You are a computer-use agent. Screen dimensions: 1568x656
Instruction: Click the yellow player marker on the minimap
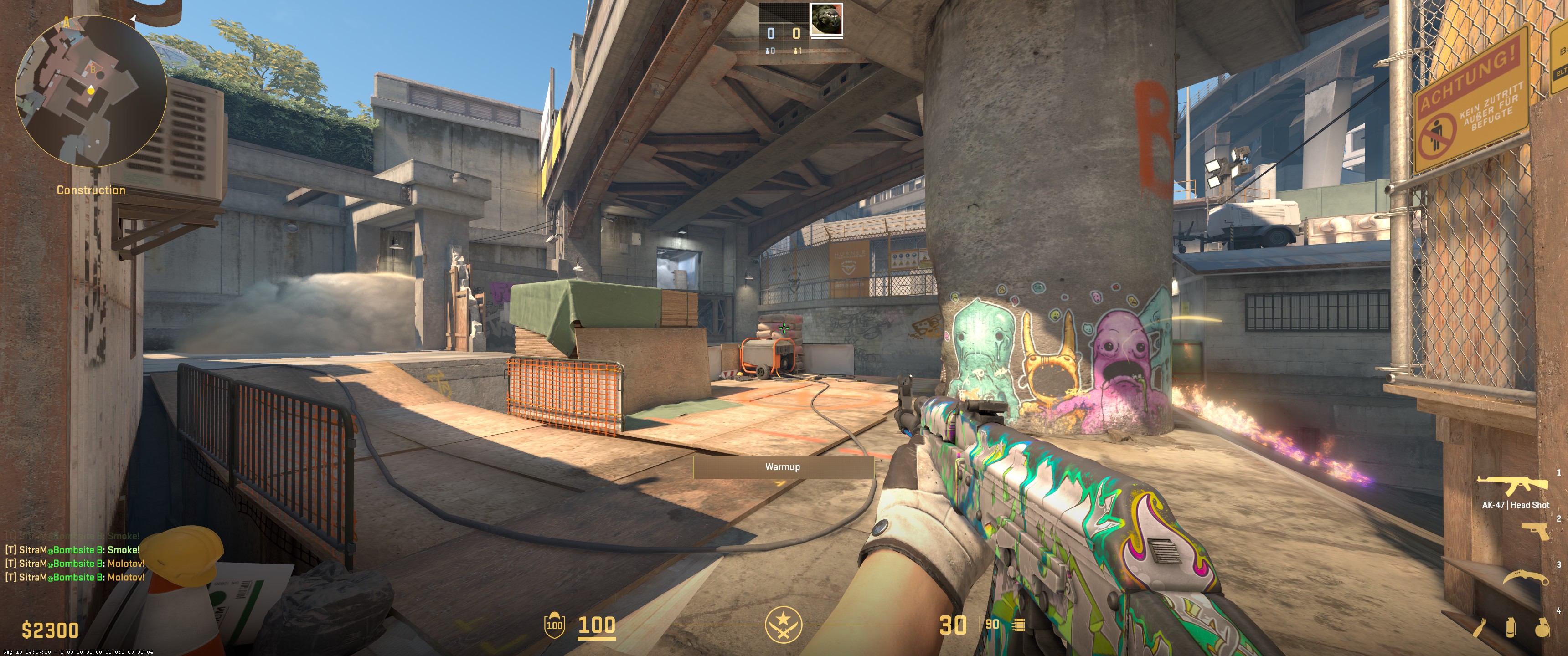coord(91,91)
